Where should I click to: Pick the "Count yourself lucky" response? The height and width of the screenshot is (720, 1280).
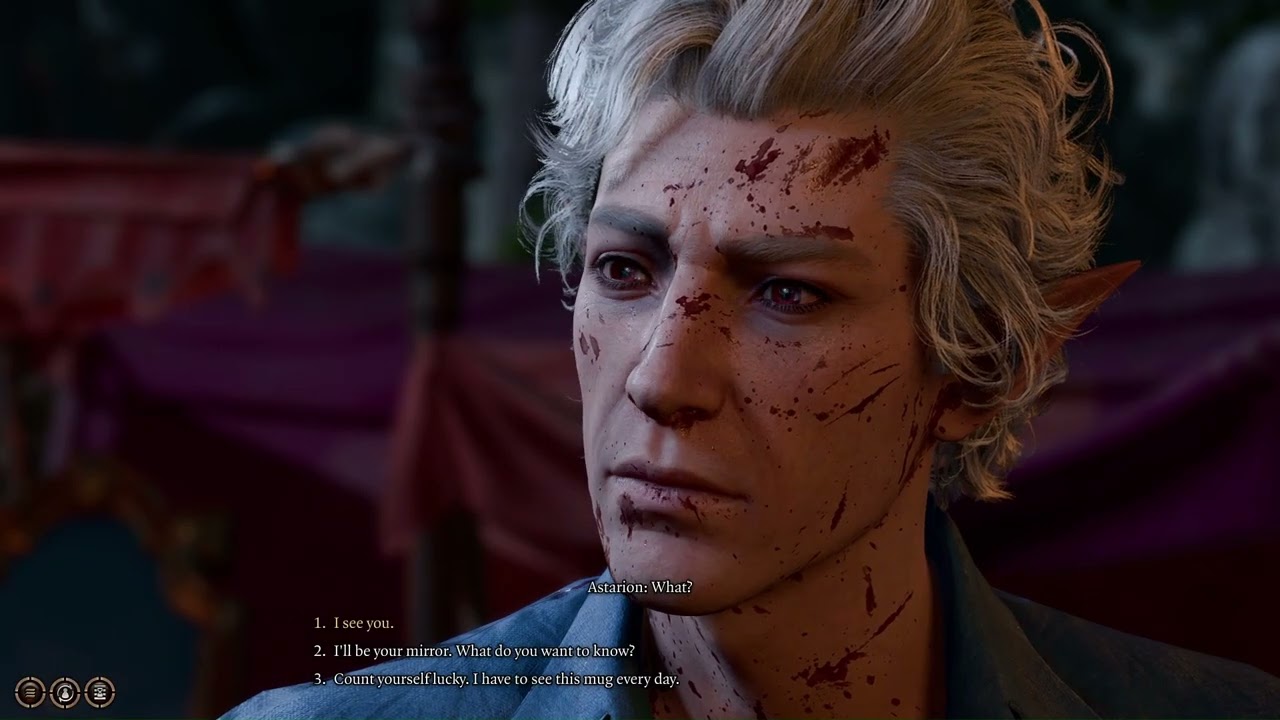[x=505, y=679]
